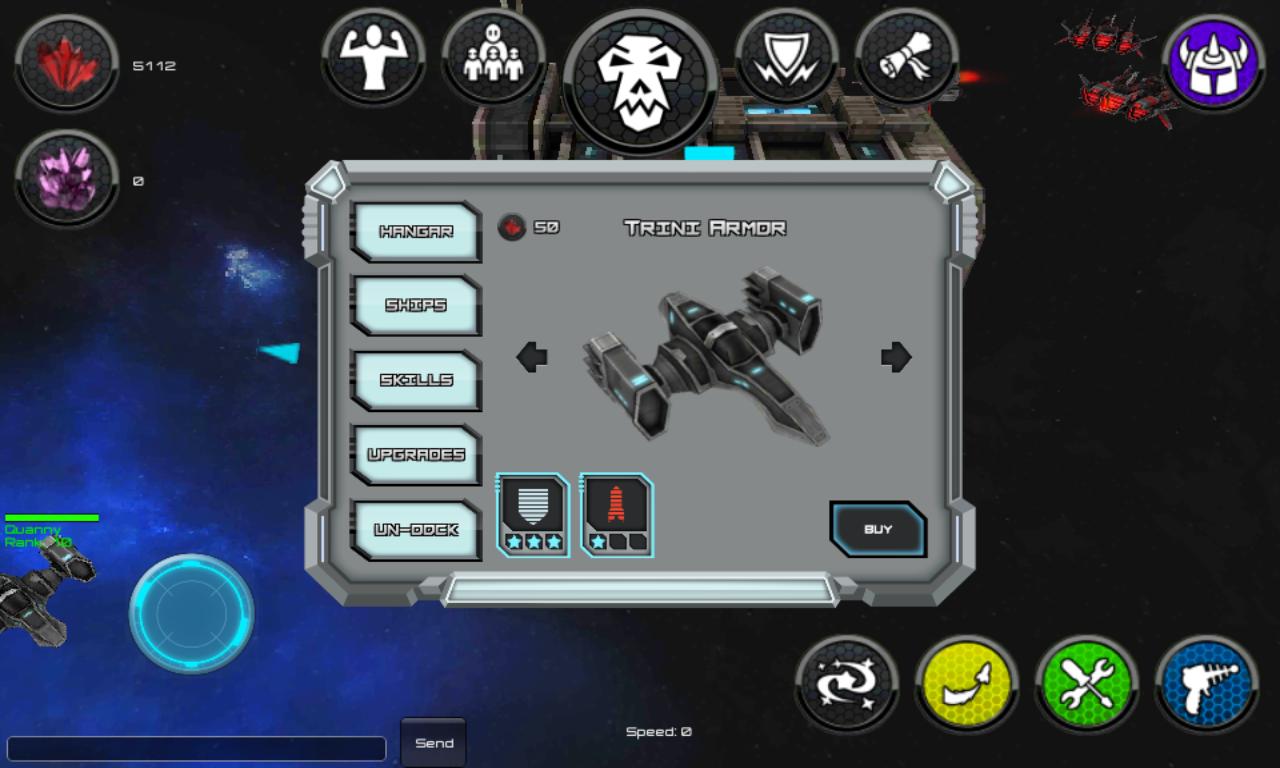This screenshot has width=1280, height=768.
Task: Select the shield armor item with three stars
Action: [x=533, y=514]
